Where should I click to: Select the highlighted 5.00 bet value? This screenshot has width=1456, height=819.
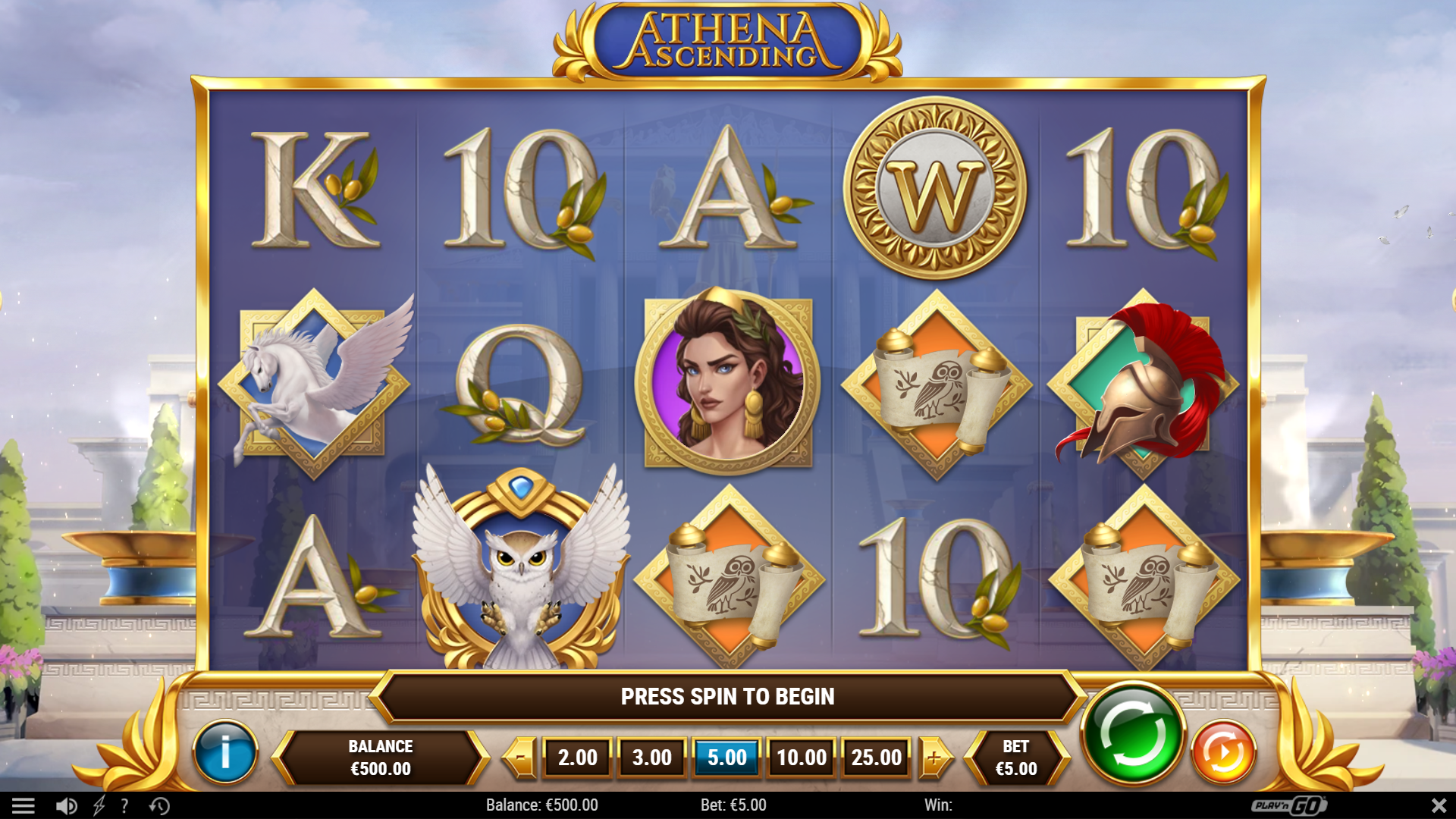tap(726, 756)
